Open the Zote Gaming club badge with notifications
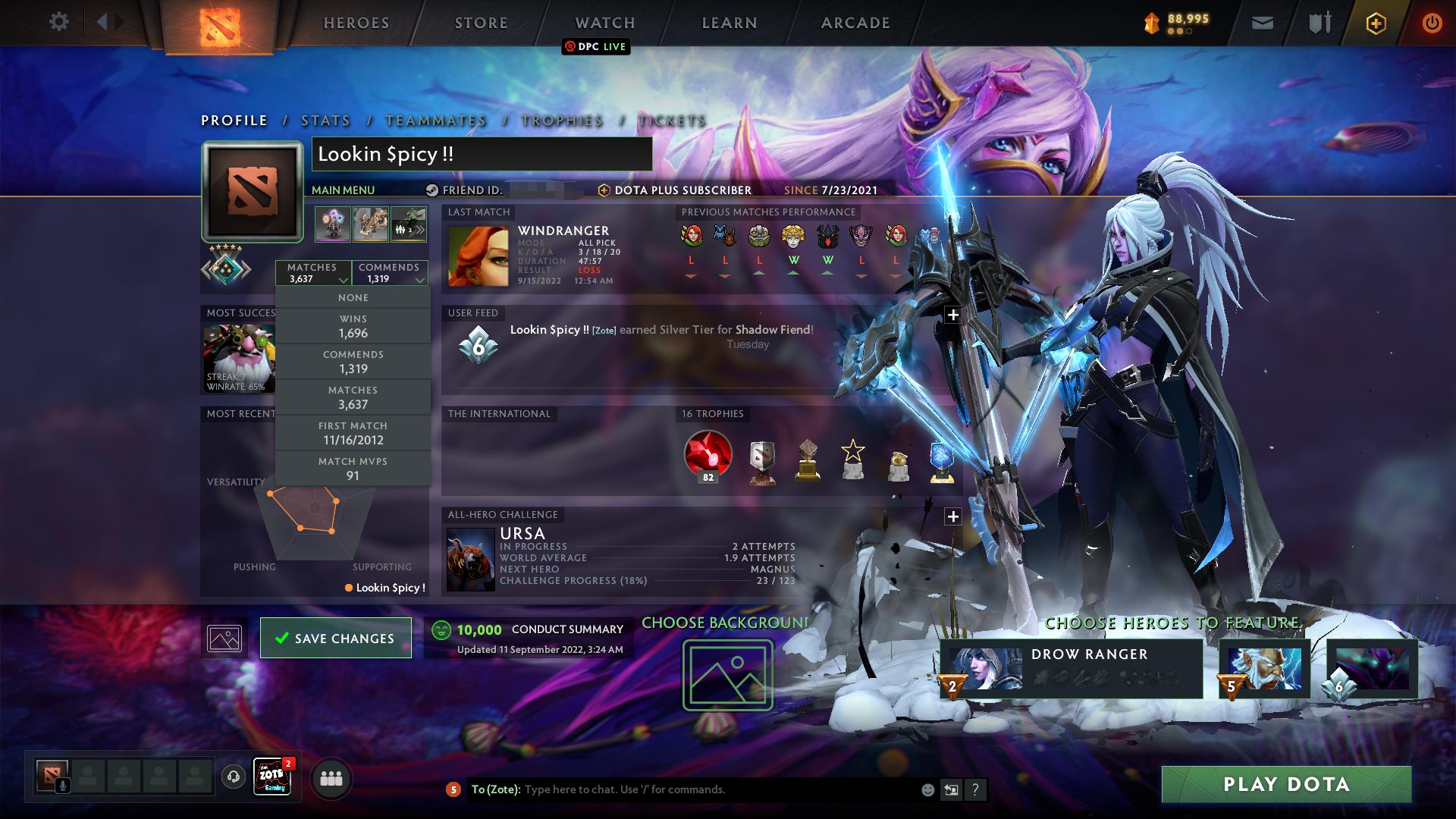The height and width of the screenshot is (819, 1456). coord(273,778)
